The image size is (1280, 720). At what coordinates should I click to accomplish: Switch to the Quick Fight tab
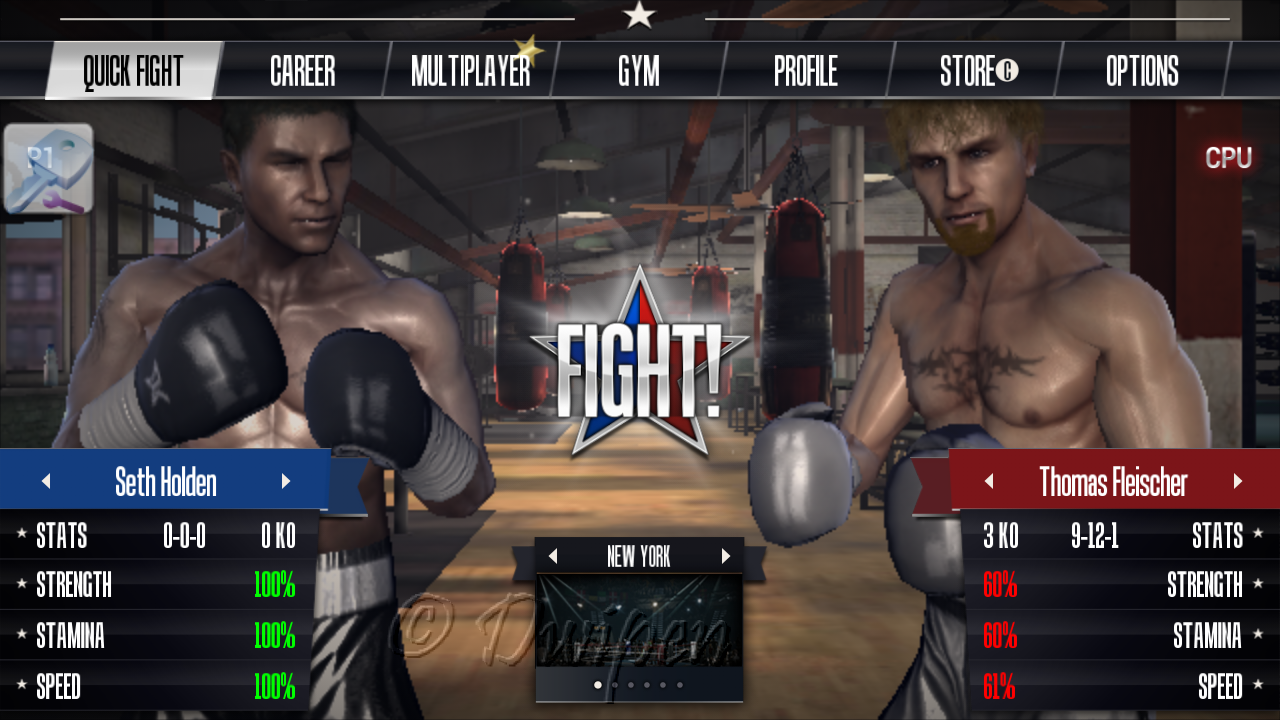click(133, 71)
